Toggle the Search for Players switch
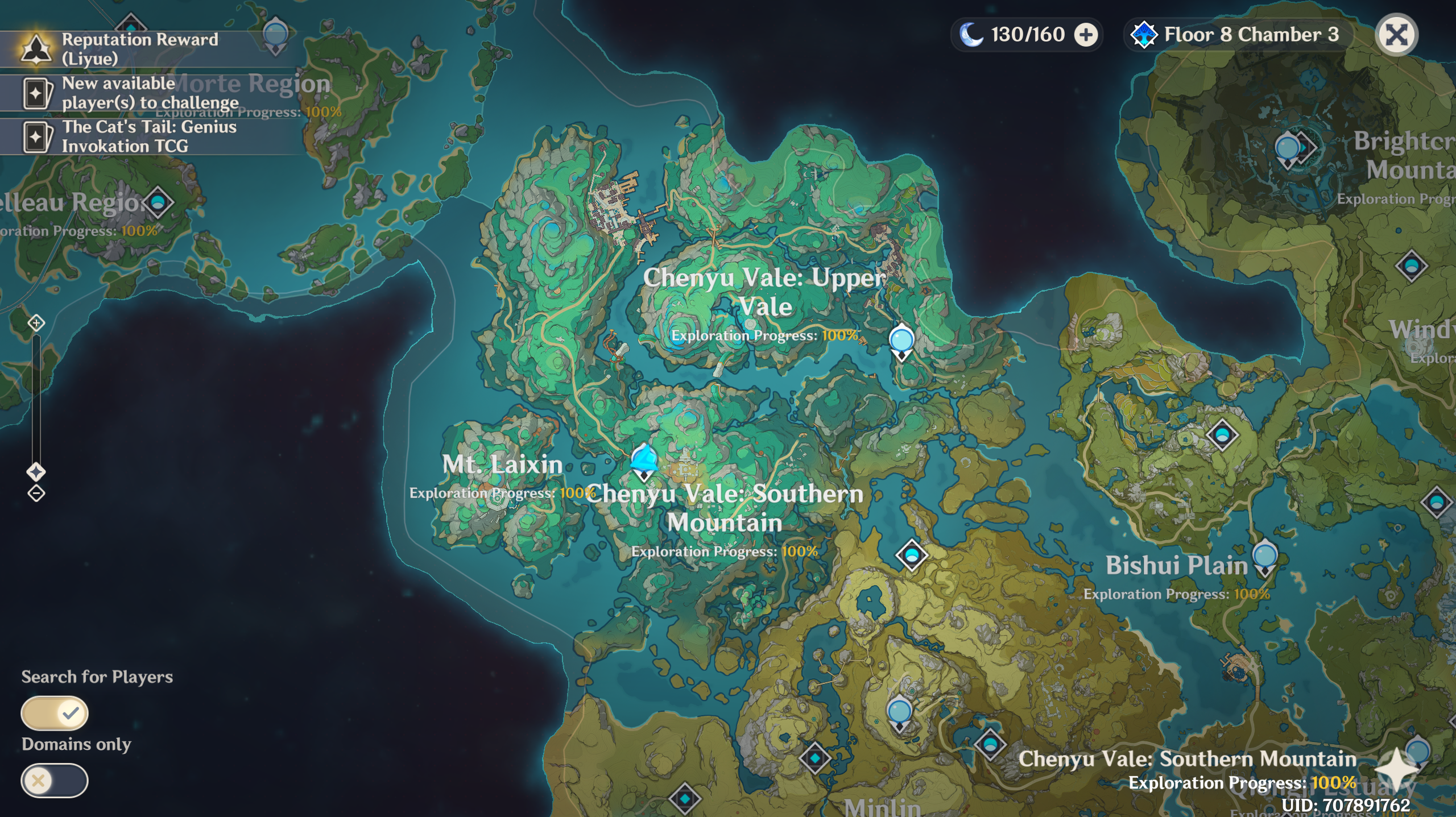The width and height of the screenshot is (1456, 817). [x=55, y=713]
